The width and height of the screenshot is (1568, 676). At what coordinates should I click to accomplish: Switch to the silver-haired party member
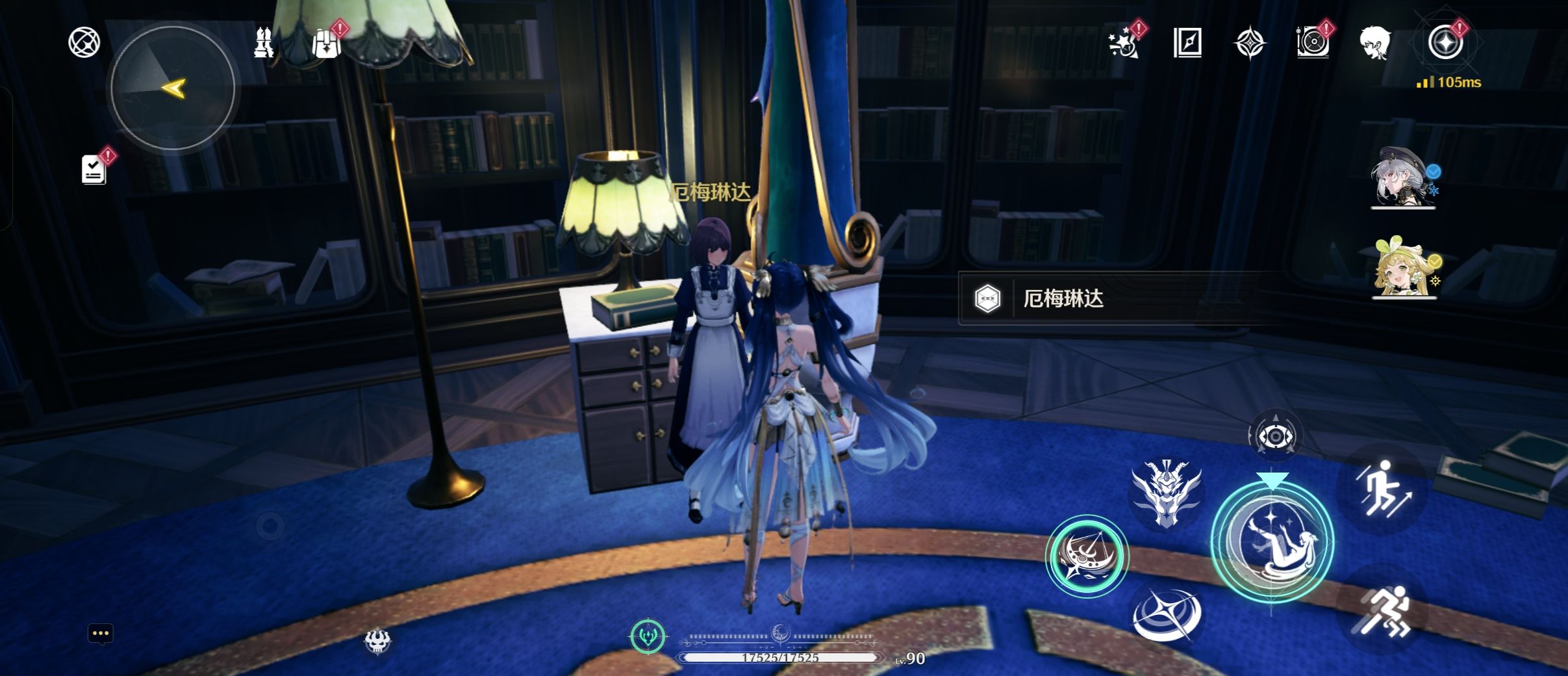pyautogui.click(x=1403, y=177)
